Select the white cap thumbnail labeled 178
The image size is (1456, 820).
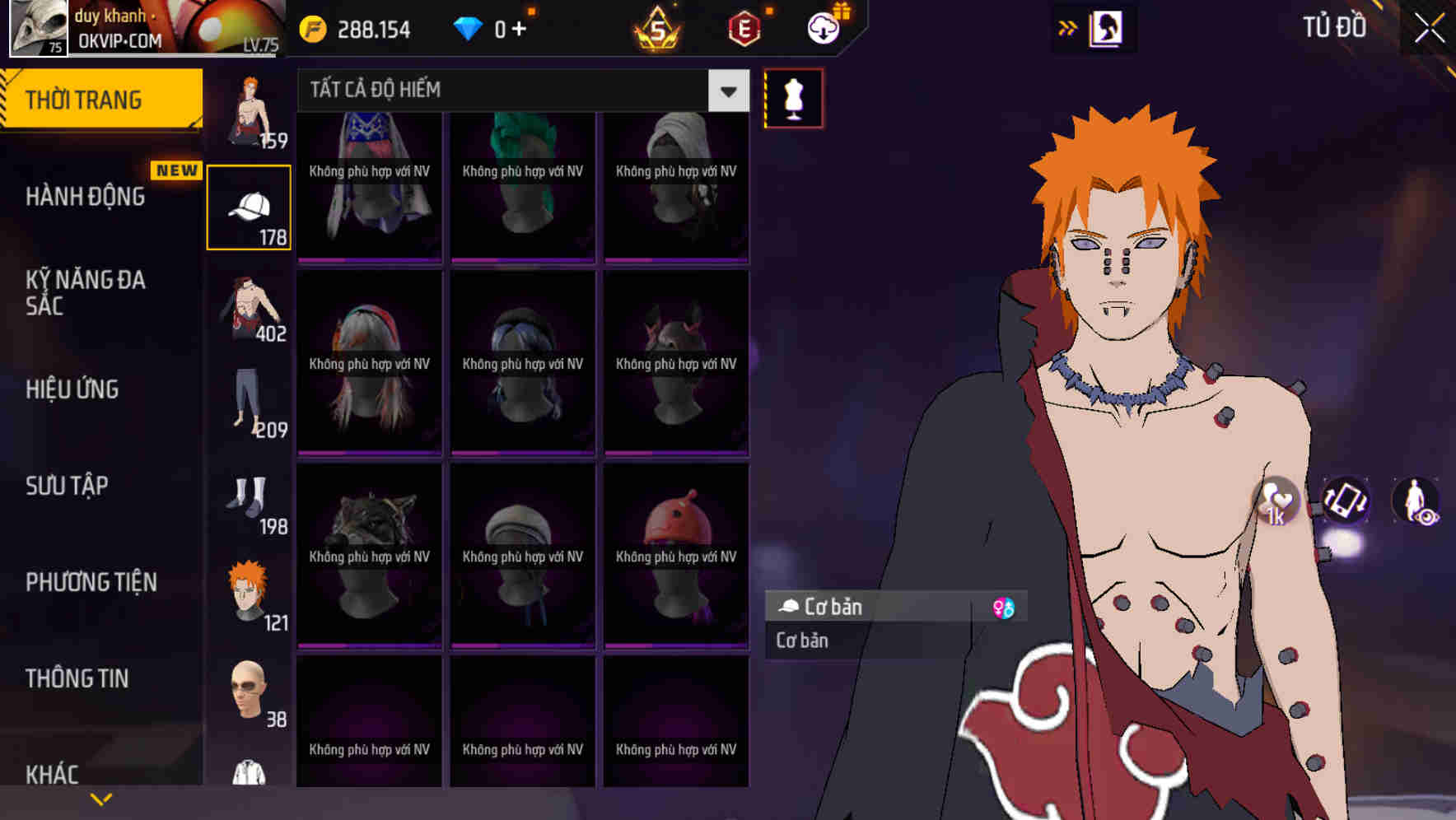pyautogui.click(x=249, y=205)
